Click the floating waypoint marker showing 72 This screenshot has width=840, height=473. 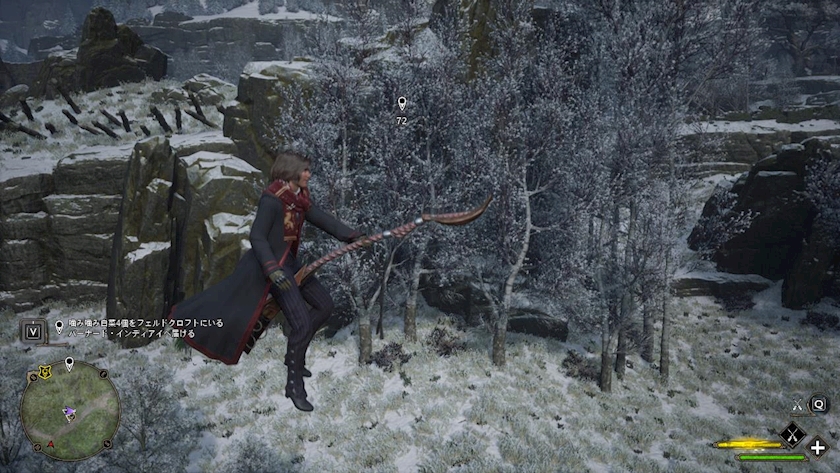(402, 103)
